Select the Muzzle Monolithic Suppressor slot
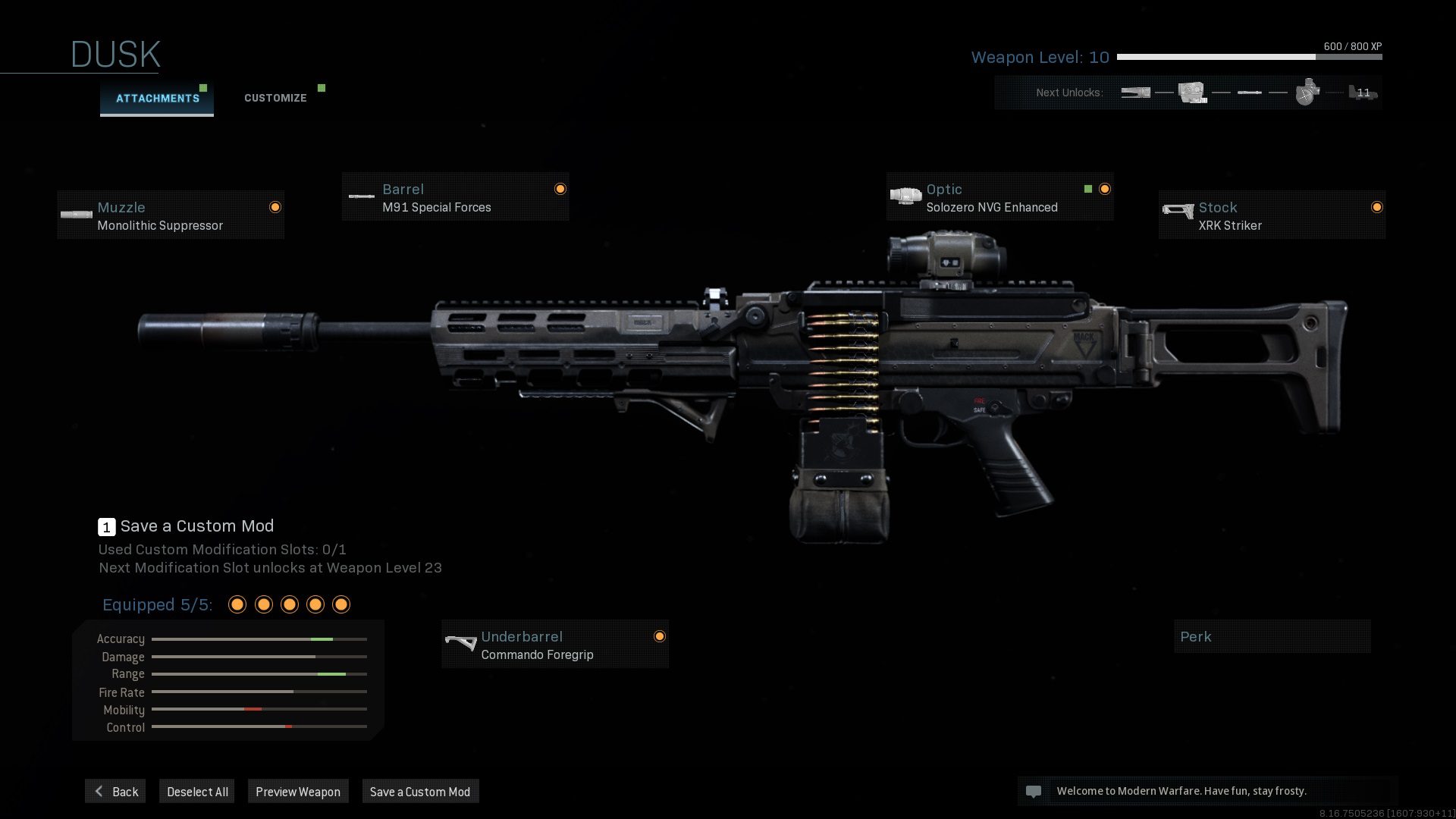Viewport: 1456px width, 819px height. tap(171, 216)
